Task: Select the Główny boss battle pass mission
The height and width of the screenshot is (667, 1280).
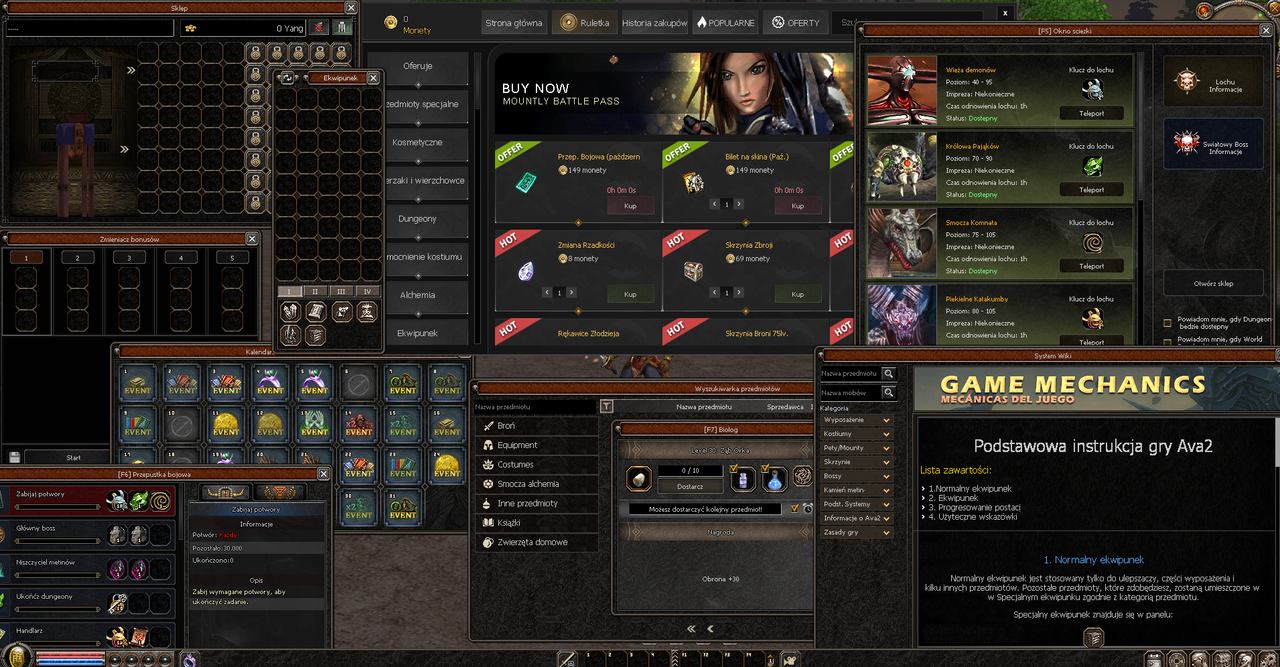Action: 88,531
